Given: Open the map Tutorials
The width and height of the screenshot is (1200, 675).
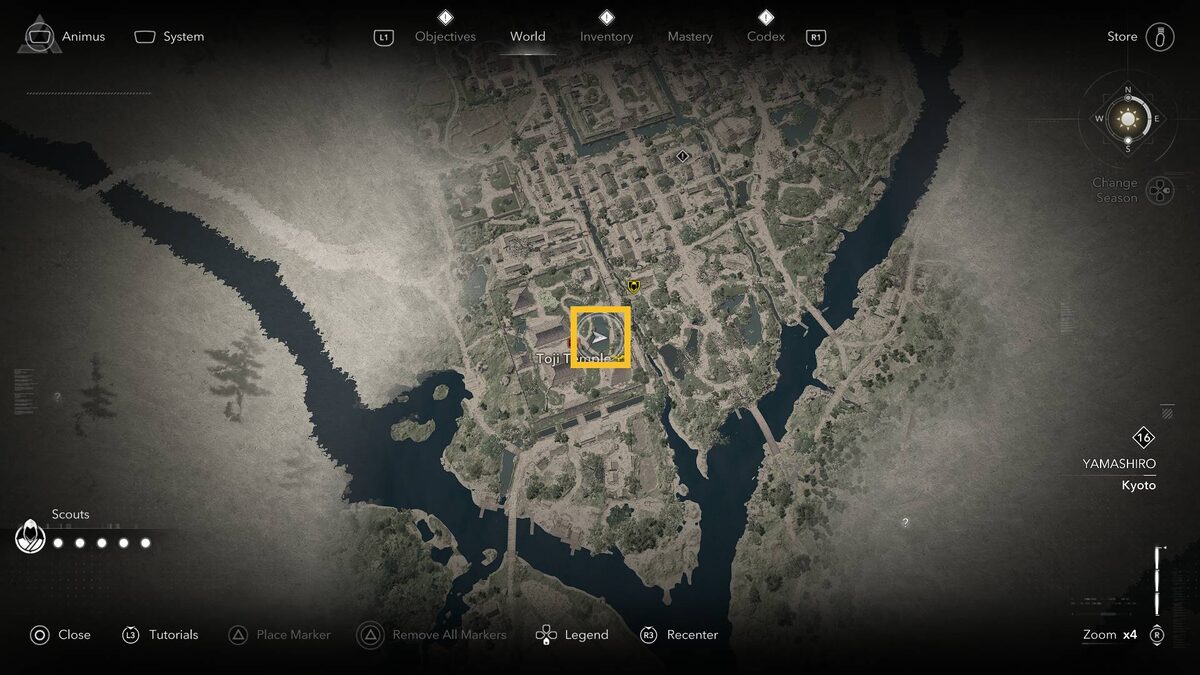Looking at the screenshot, I should click(160, 635).
